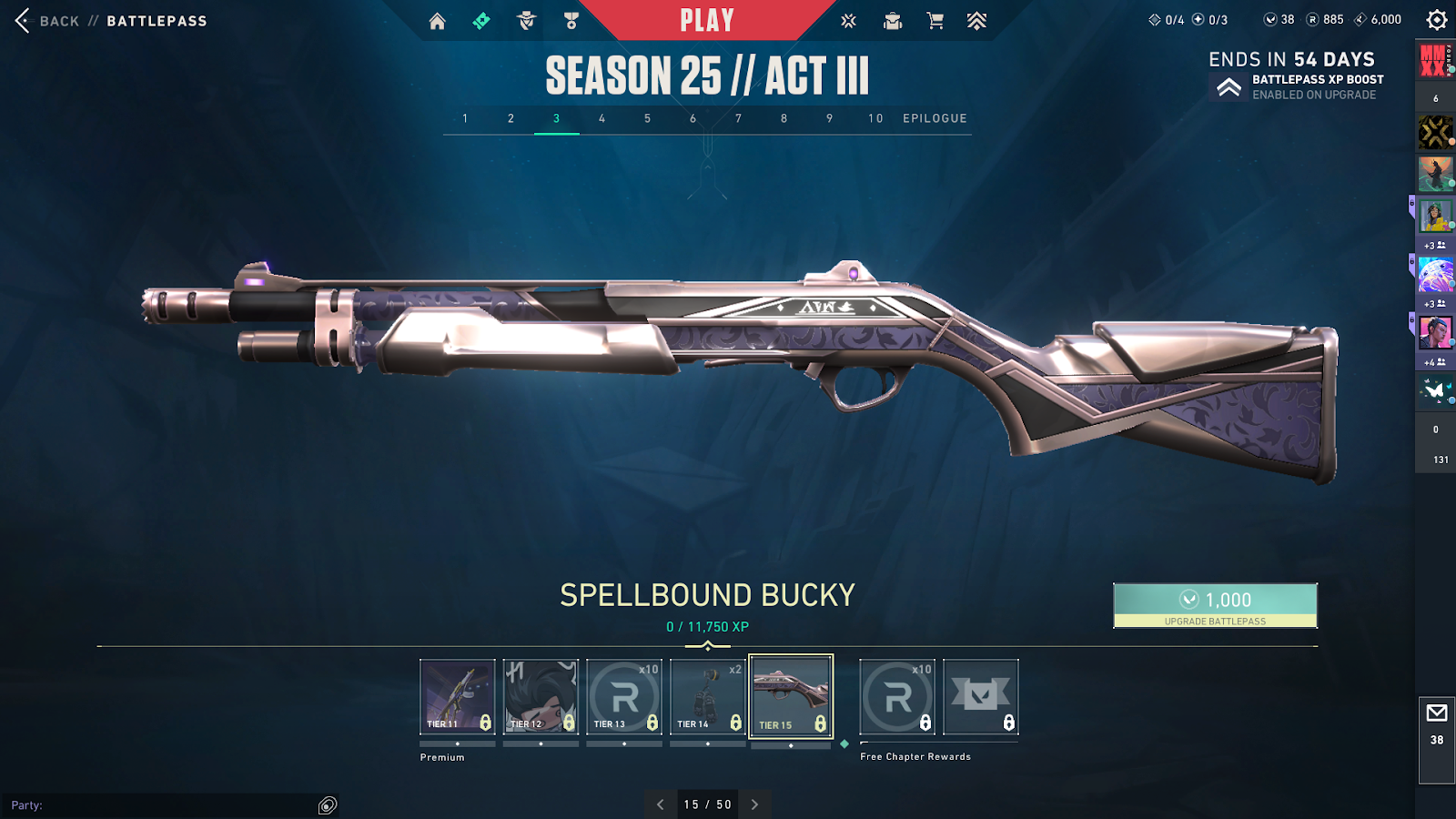Image resolution: width=1456 pixels, height=819 pixels.
Task: Select the Tier 12 player card reward
Action: pyautogui.click(x=541, y=696)
